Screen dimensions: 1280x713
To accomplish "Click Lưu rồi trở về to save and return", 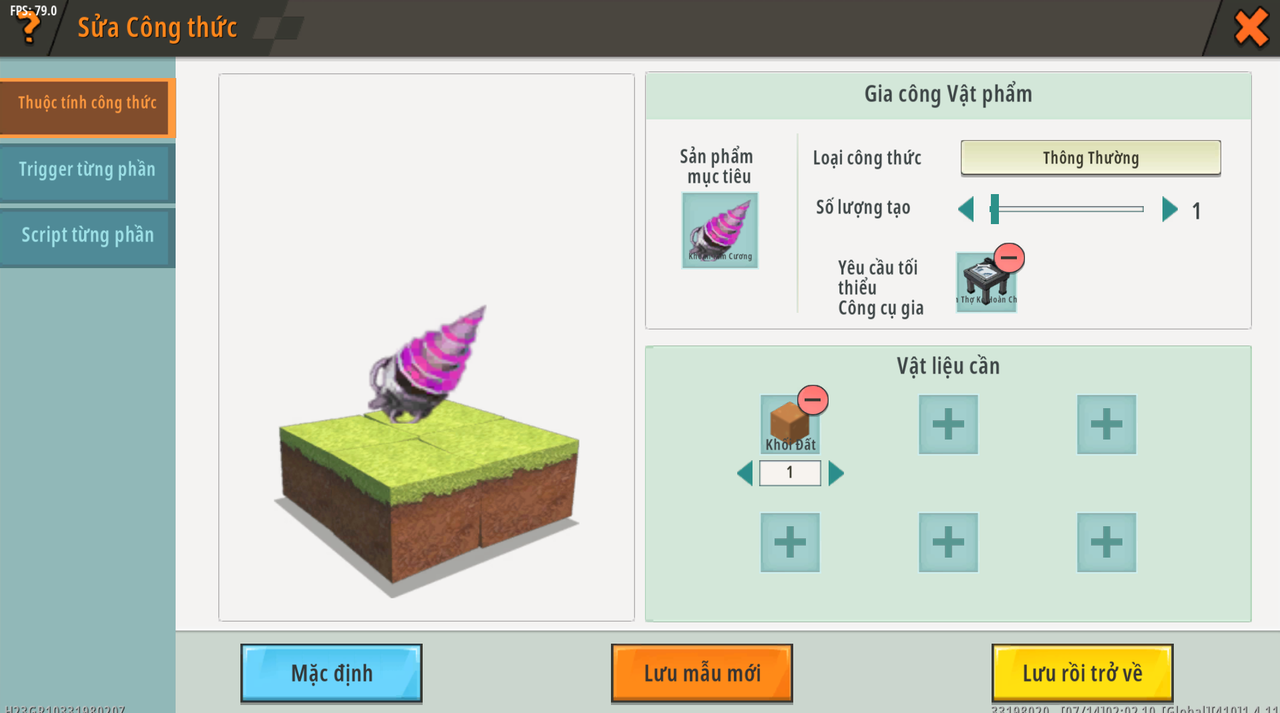I will click(x=1082, y=673).
